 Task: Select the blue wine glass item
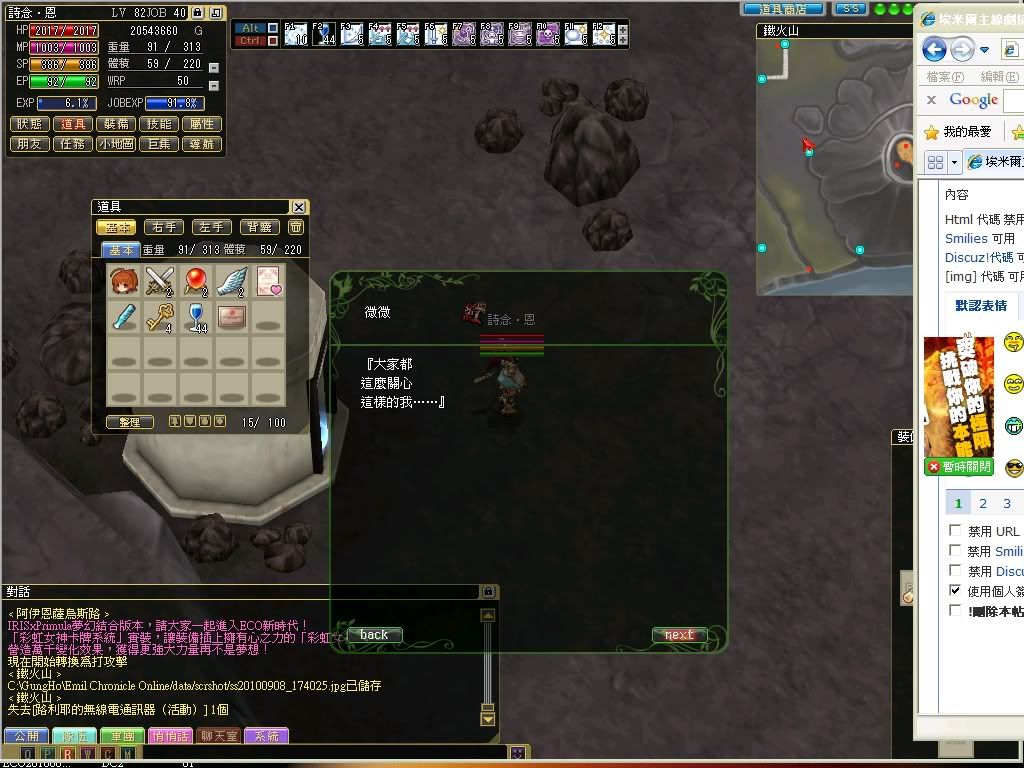pyautogui.click(x=196, y=318)
